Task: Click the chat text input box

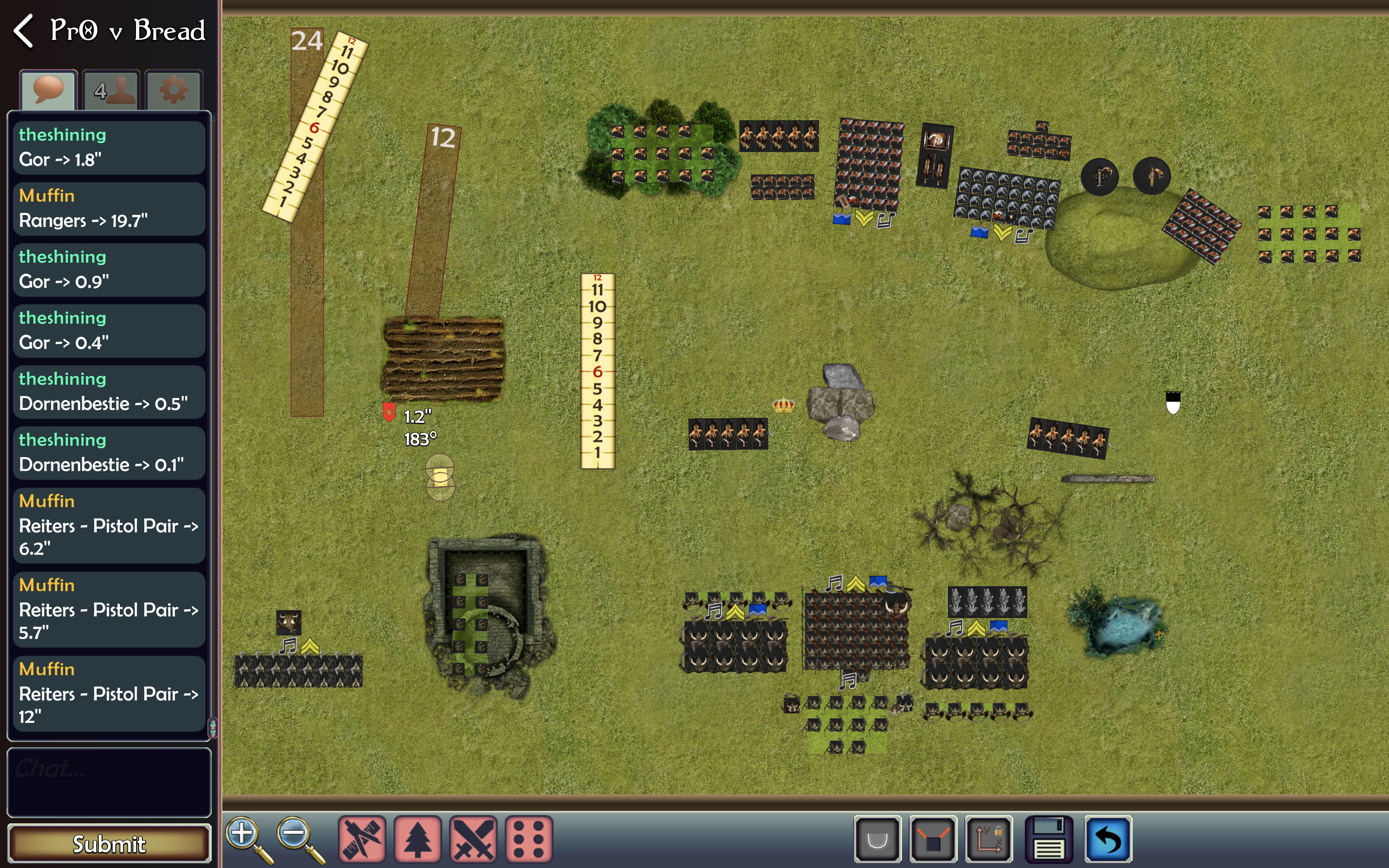Action: [109, 782]
